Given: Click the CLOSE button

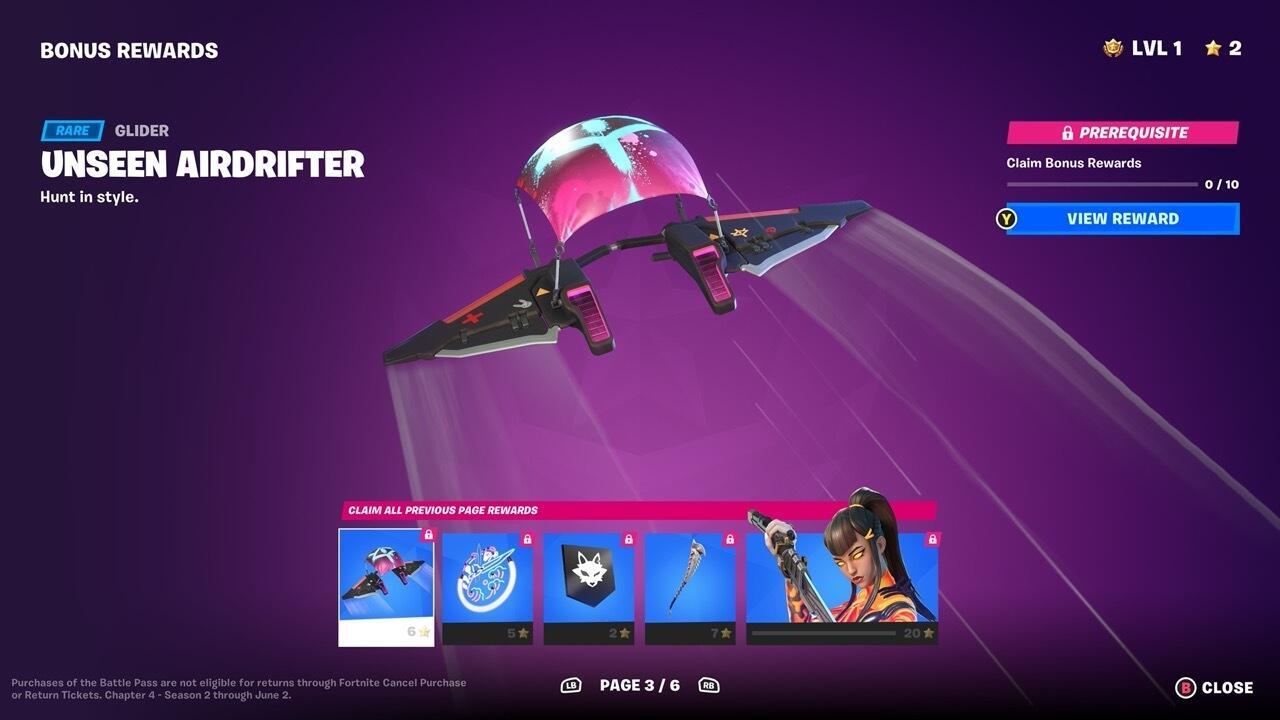Looking at the screenshot, I should click(x=1227, y=688).
